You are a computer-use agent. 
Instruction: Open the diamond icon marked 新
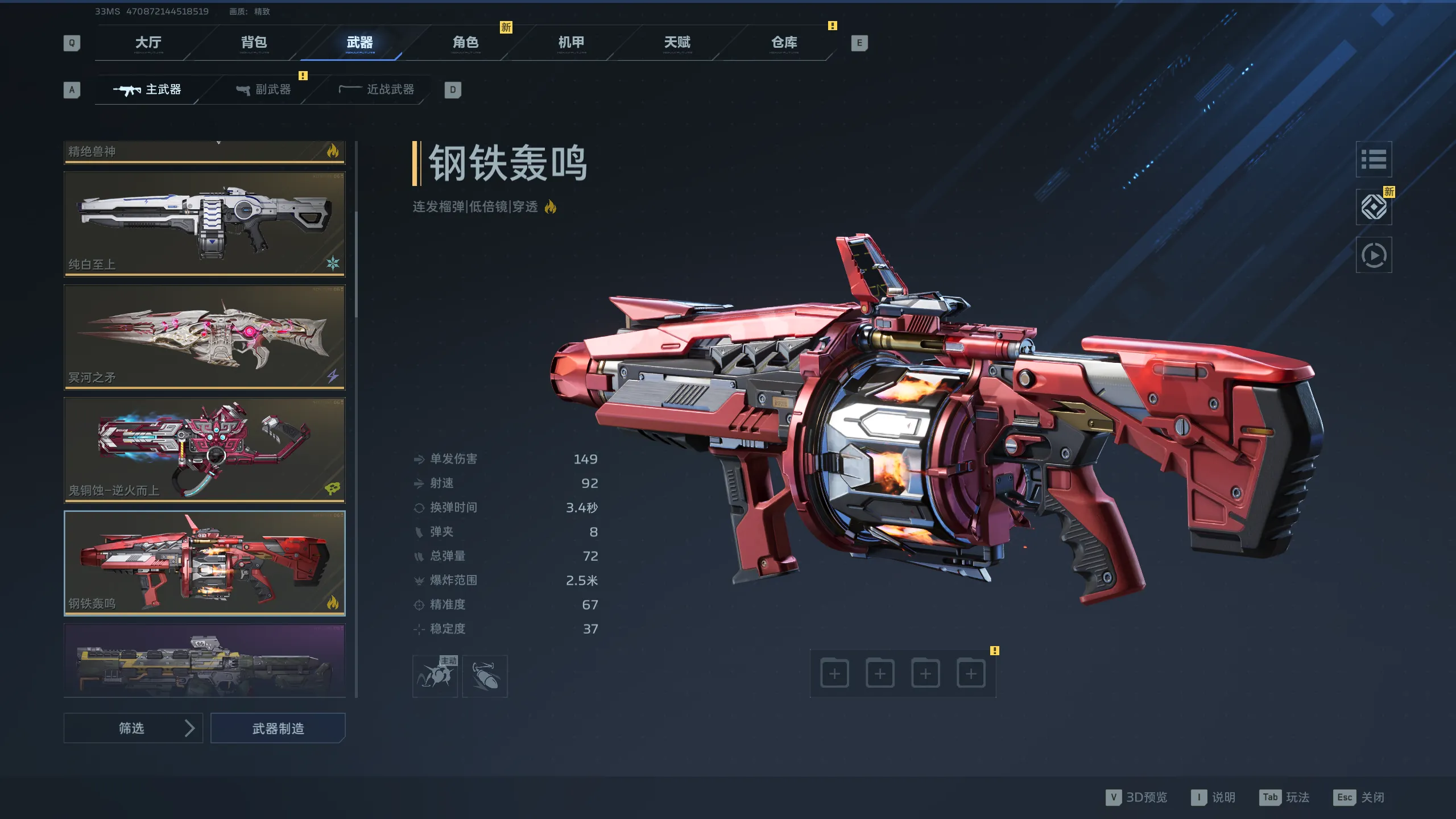(1374, 207)
